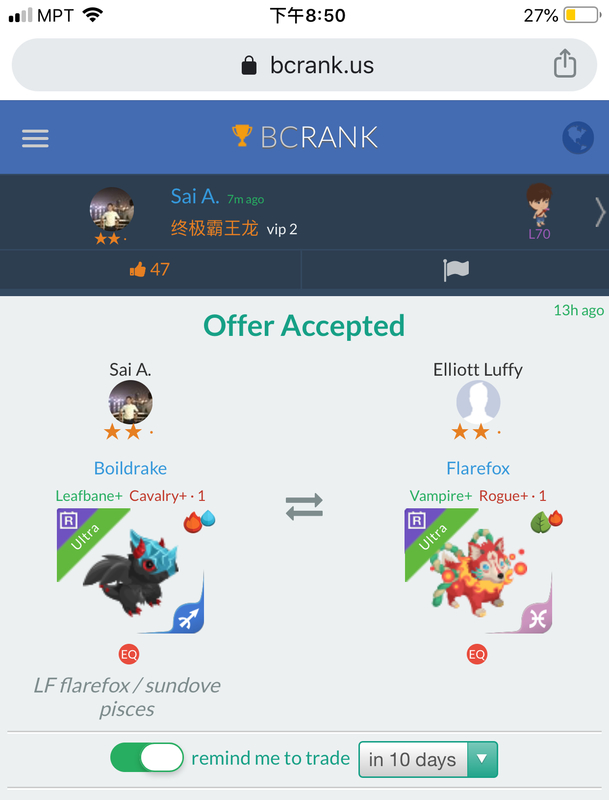The height and width of the screenshot is (800, 609).
Task: View the Flarefox monster card
Action: [478, 571]
